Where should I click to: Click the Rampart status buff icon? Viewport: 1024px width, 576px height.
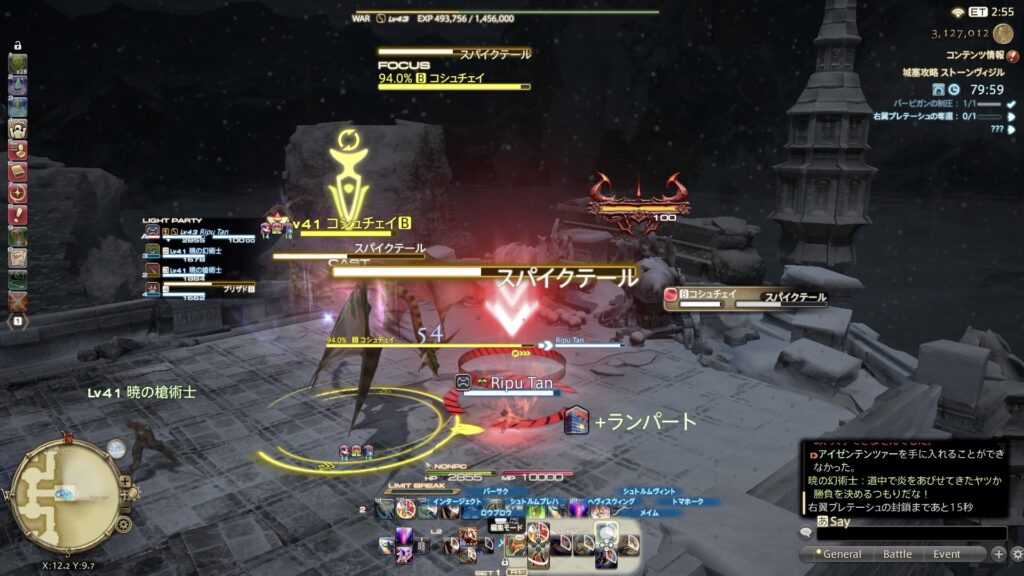pos(575,421)
